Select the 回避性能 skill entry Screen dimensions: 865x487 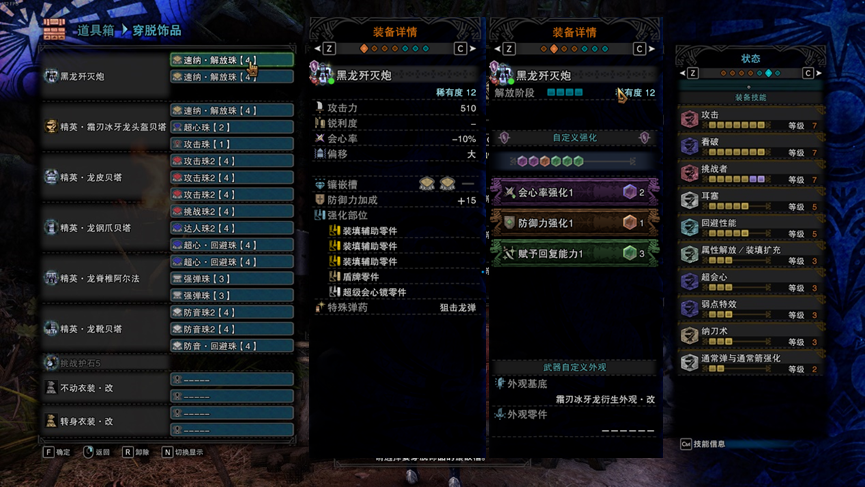pos(750,228)
